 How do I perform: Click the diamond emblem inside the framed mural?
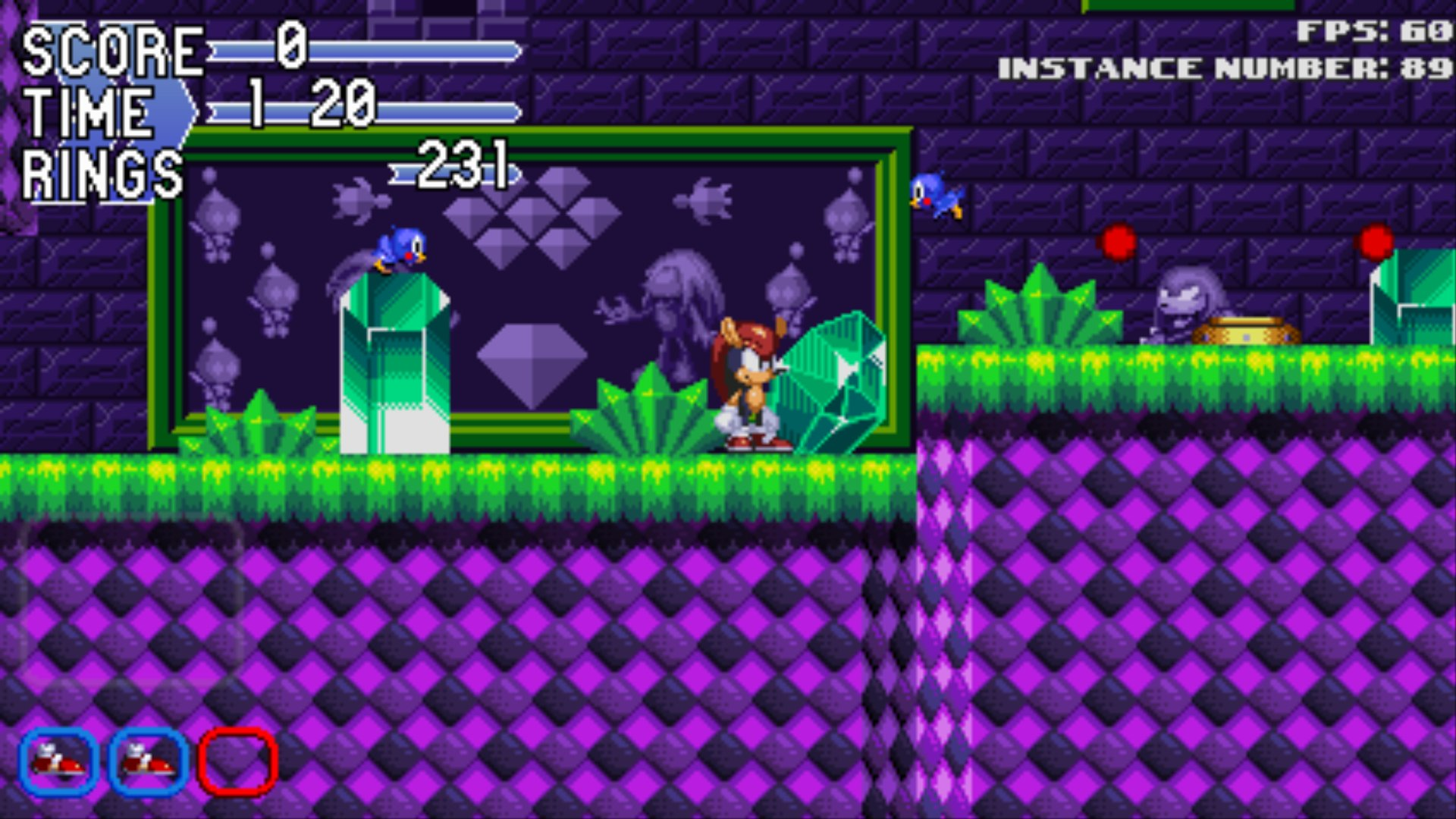[531, 364]
